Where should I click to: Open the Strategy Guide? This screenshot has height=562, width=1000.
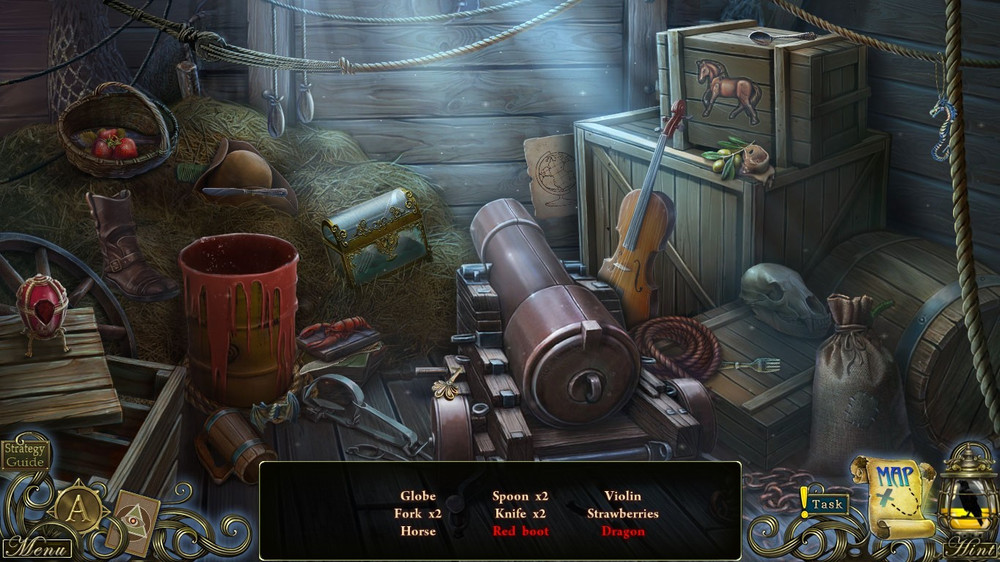[23, 455]
